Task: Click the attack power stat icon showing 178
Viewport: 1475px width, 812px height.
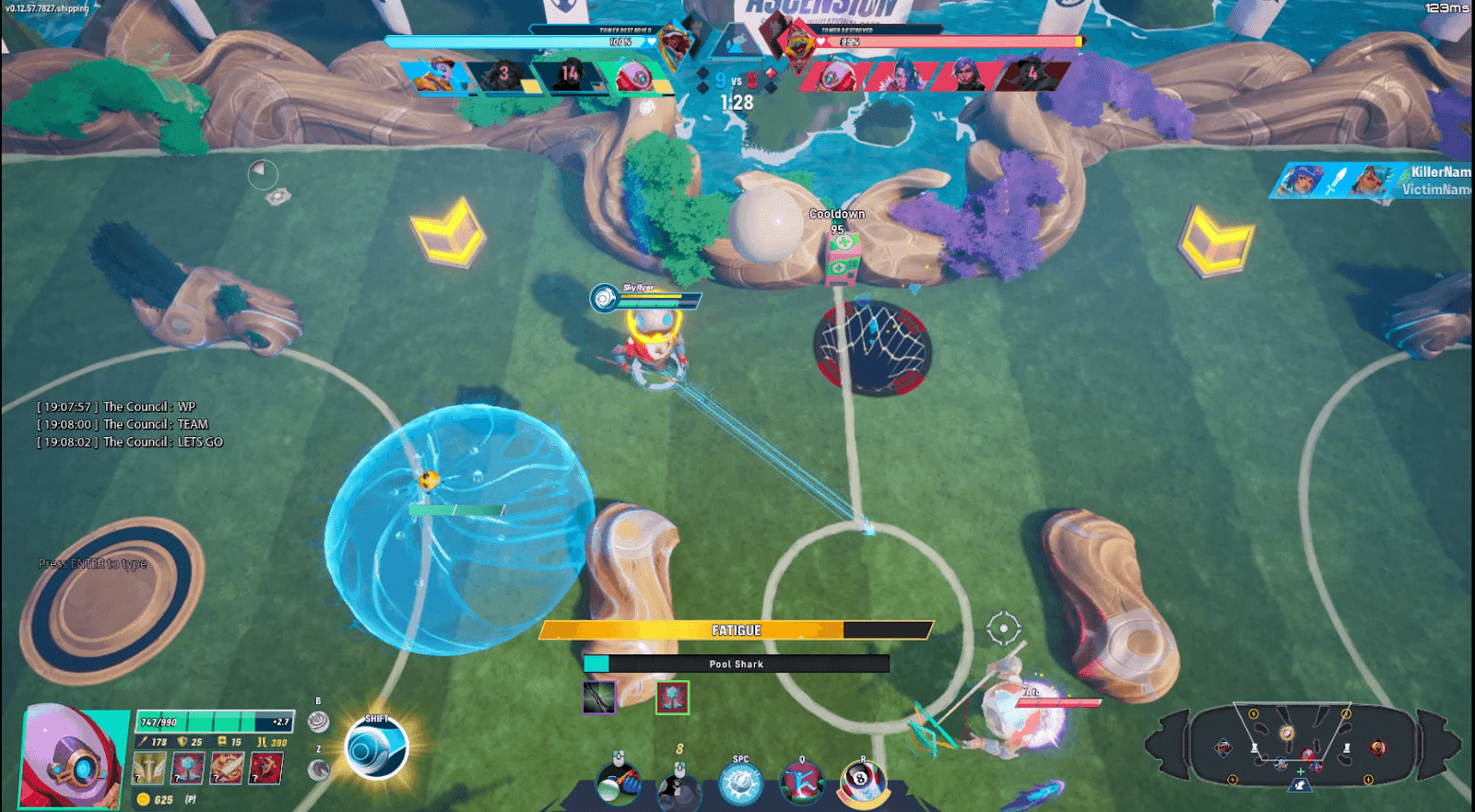Action: click(x=144, y=743)
